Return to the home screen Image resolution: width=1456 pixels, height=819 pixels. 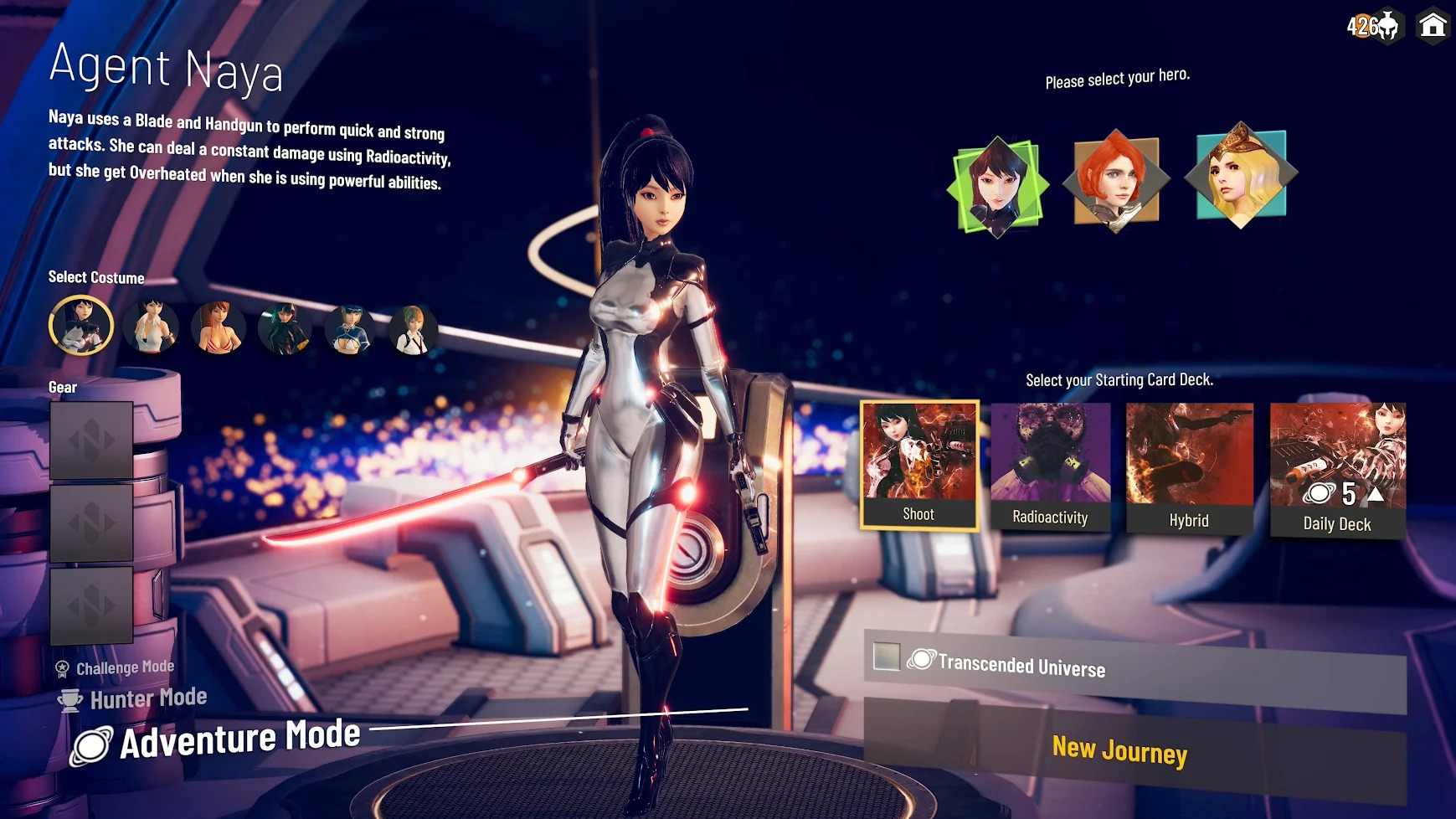[1433, 26]
